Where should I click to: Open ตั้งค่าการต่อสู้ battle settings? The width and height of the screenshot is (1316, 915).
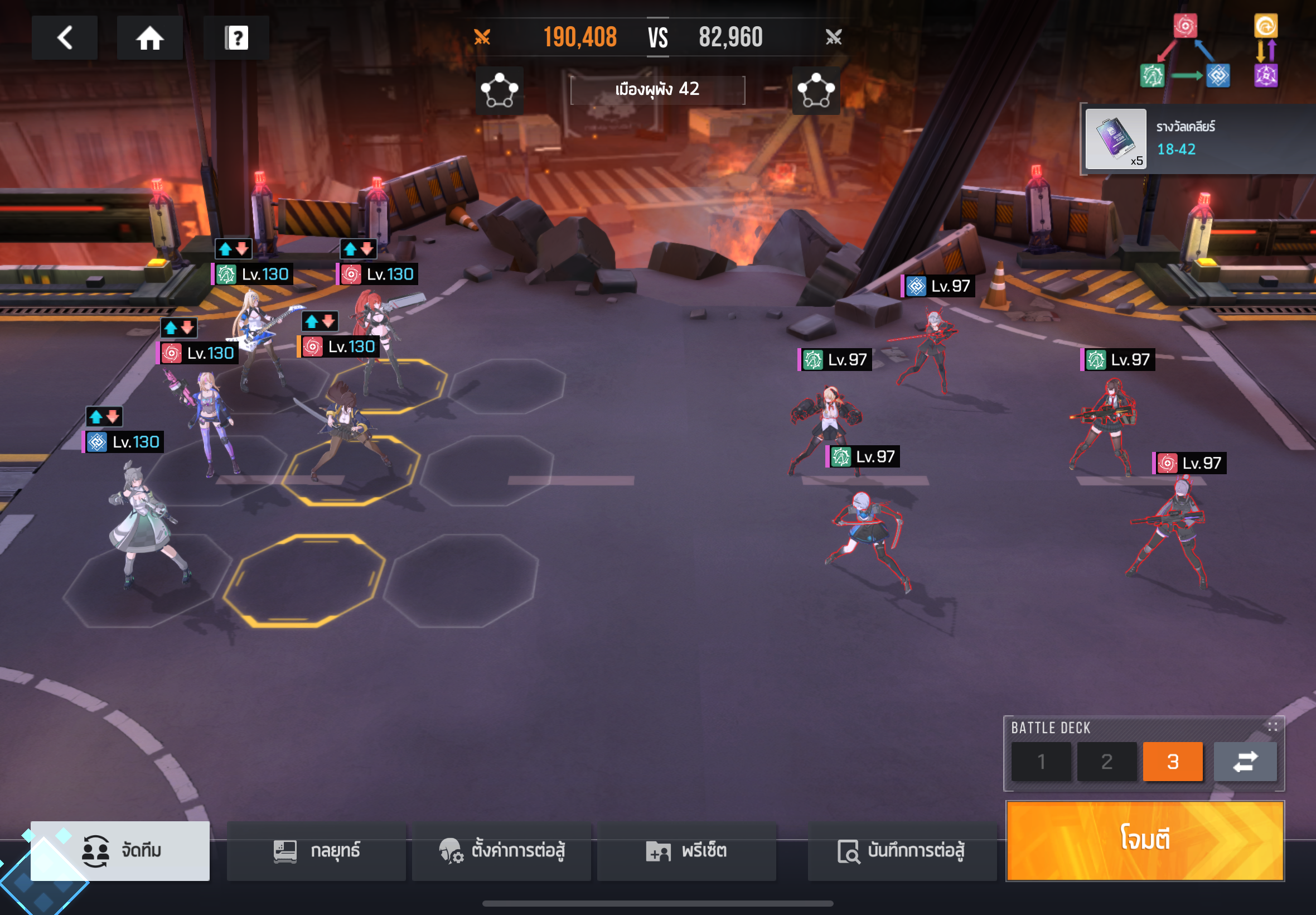[501, 850]
